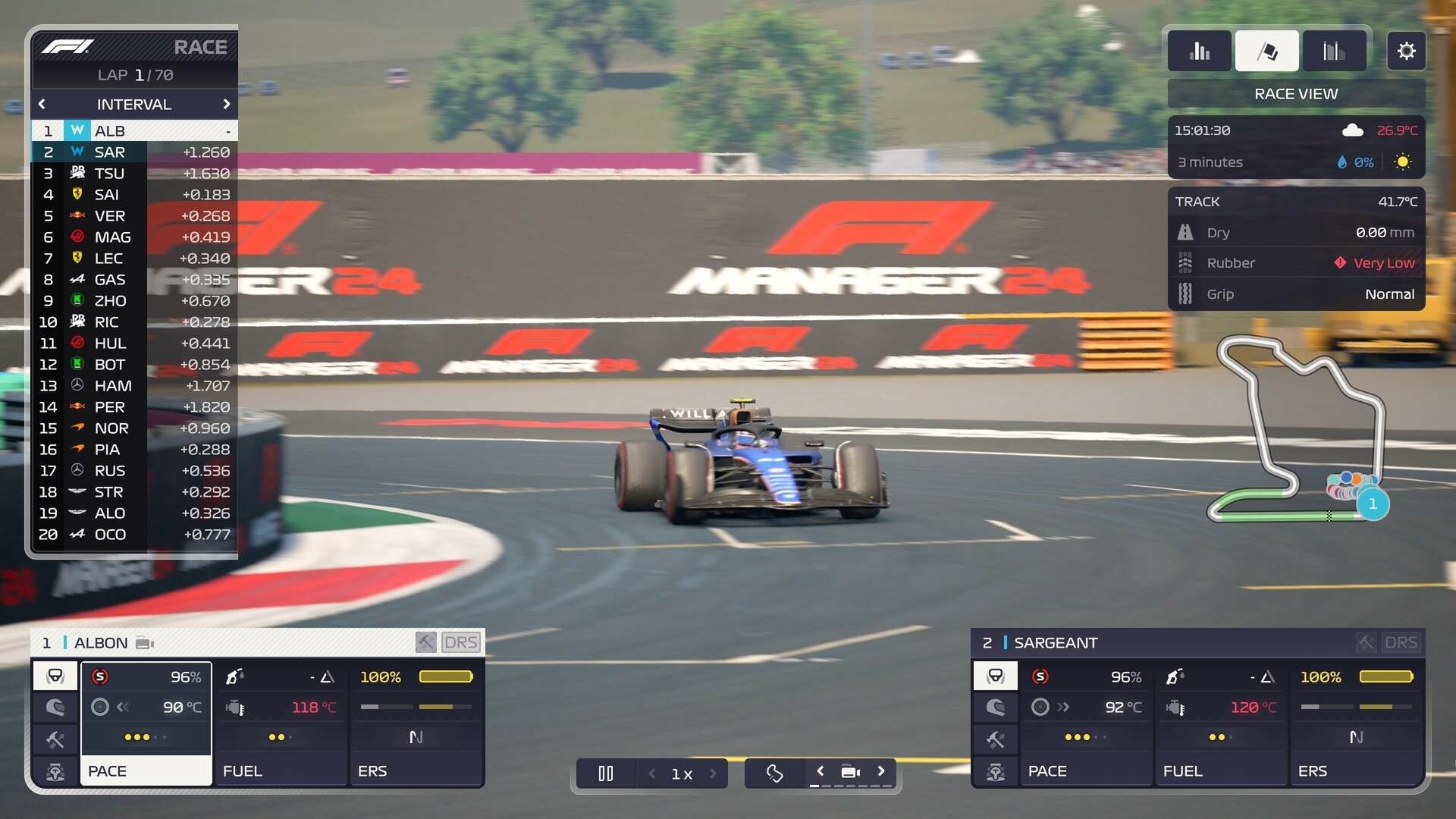This screenshot has width=1456, height=819.
Task: Click the left chevron on the INTERVAL header
Action: (x=42, y=104)
